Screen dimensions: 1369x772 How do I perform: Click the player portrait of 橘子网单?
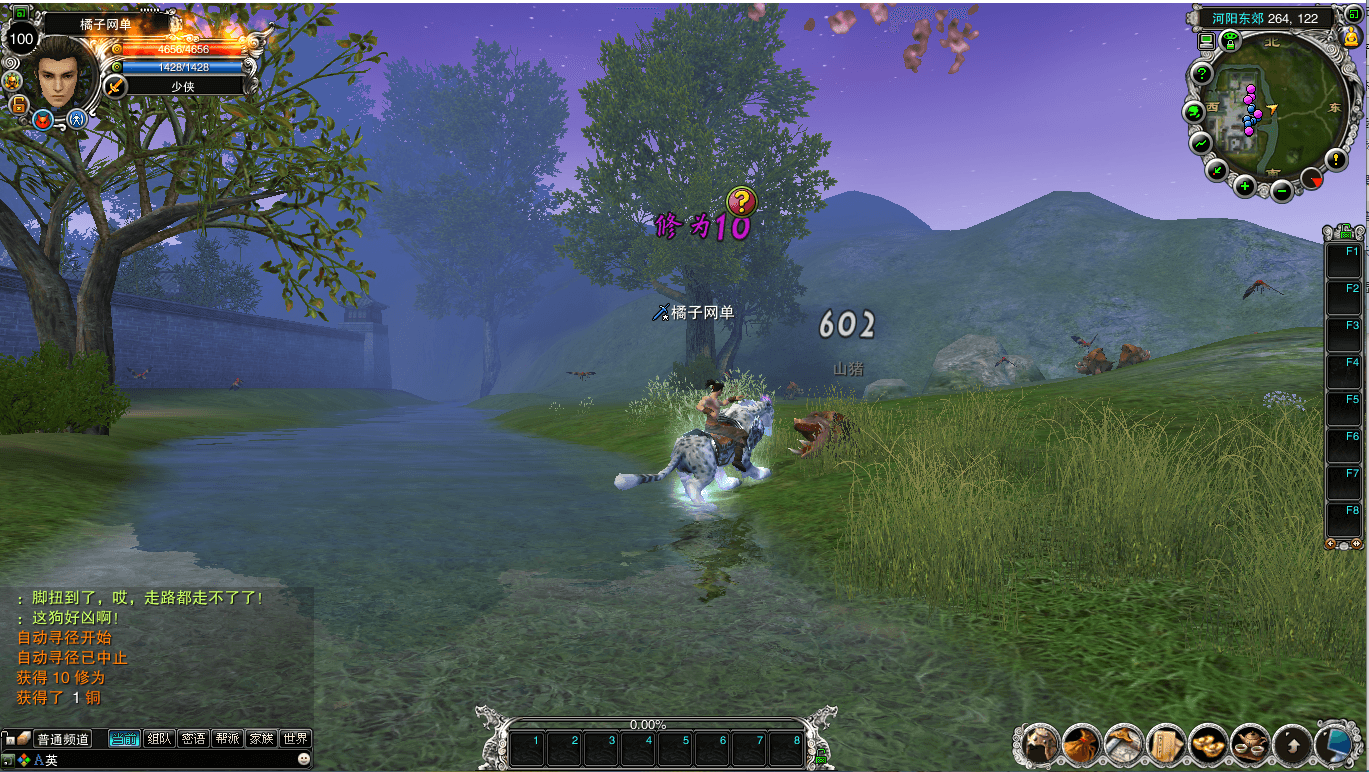[66, 75]
